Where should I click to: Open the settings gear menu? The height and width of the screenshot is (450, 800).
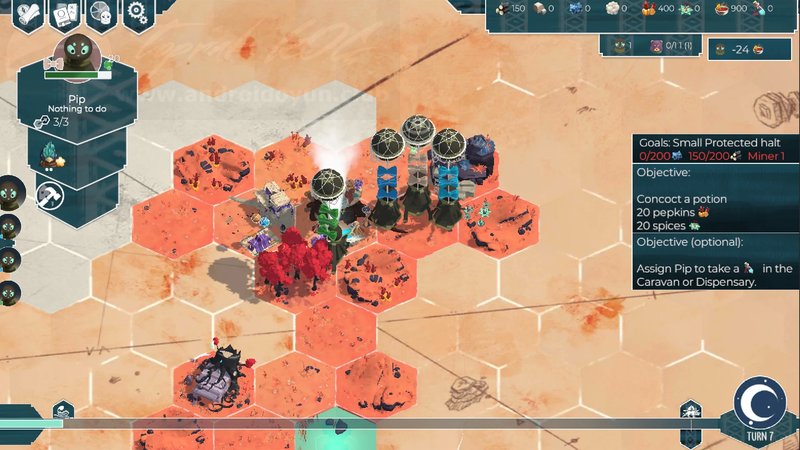[137, 13]
